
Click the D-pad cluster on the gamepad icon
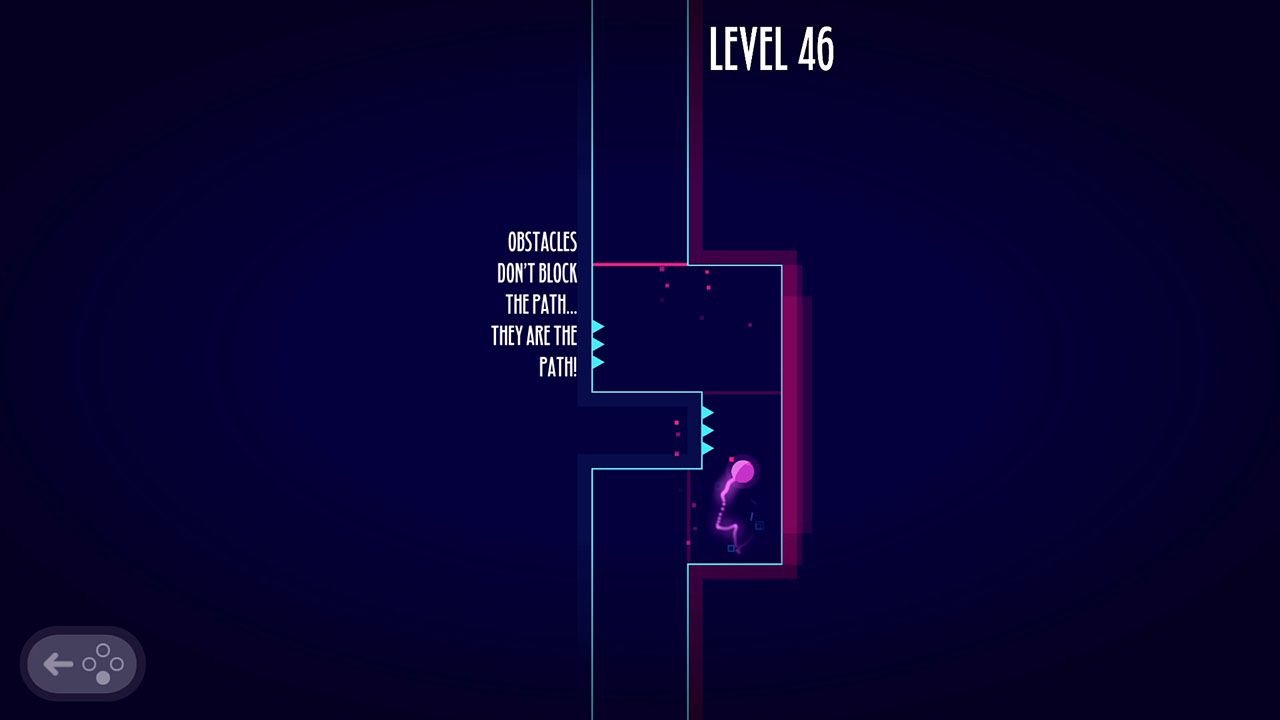point(101,663)
